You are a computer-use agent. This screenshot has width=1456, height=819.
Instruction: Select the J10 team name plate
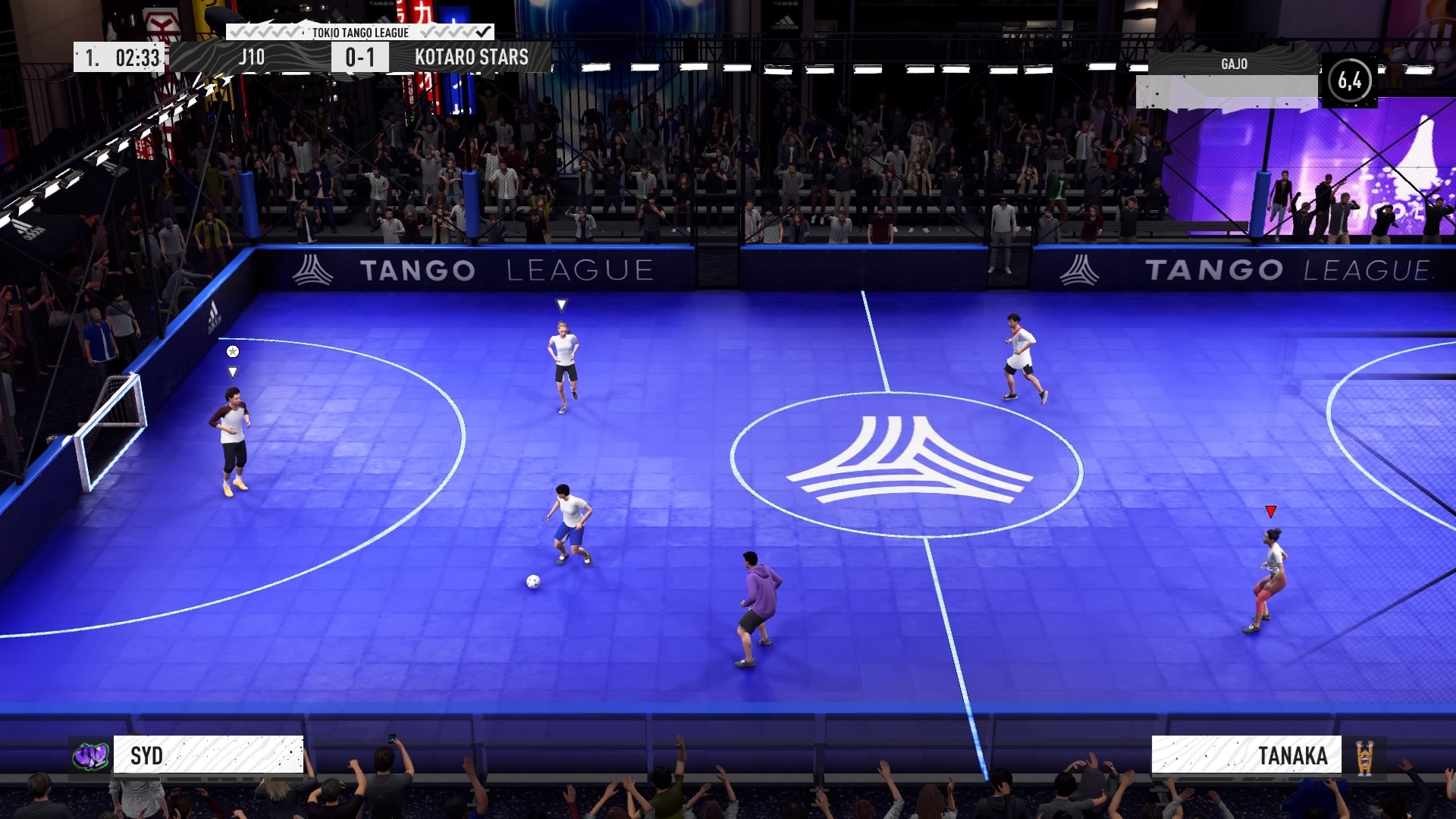click(253, 55)
